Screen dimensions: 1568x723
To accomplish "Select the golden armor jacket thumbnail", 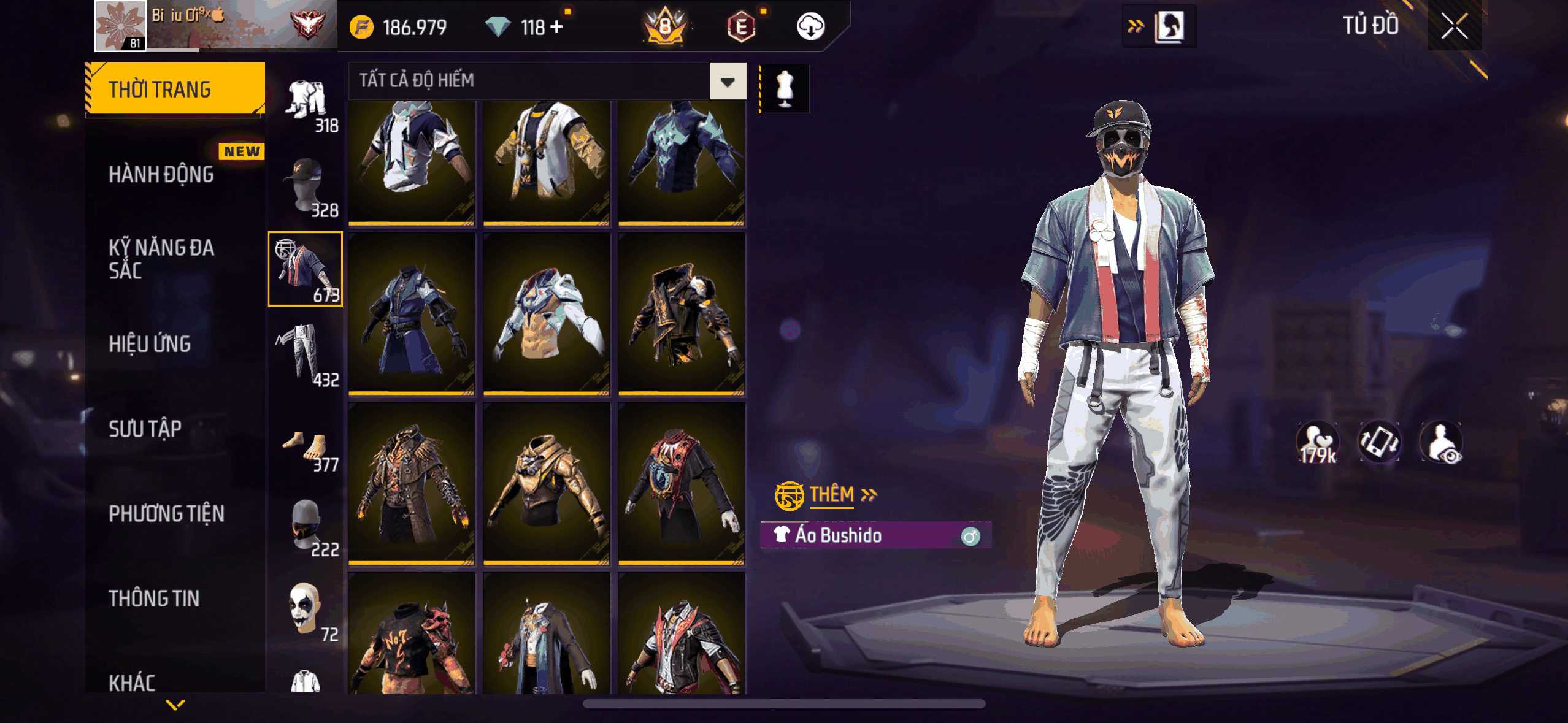I will [546, 483].
